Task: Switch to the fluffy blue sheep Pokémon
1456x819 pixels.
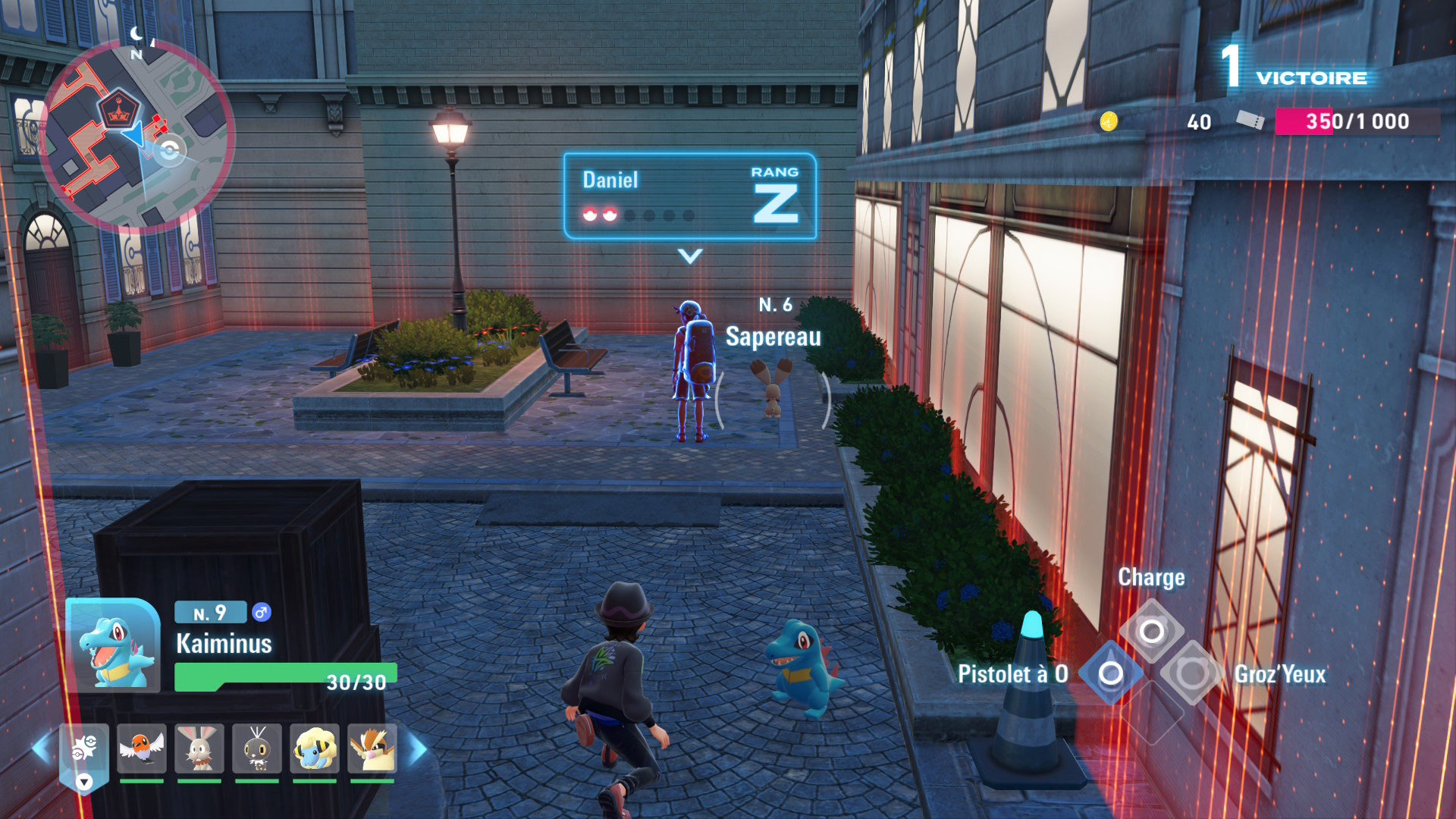Action: point(314,748)
